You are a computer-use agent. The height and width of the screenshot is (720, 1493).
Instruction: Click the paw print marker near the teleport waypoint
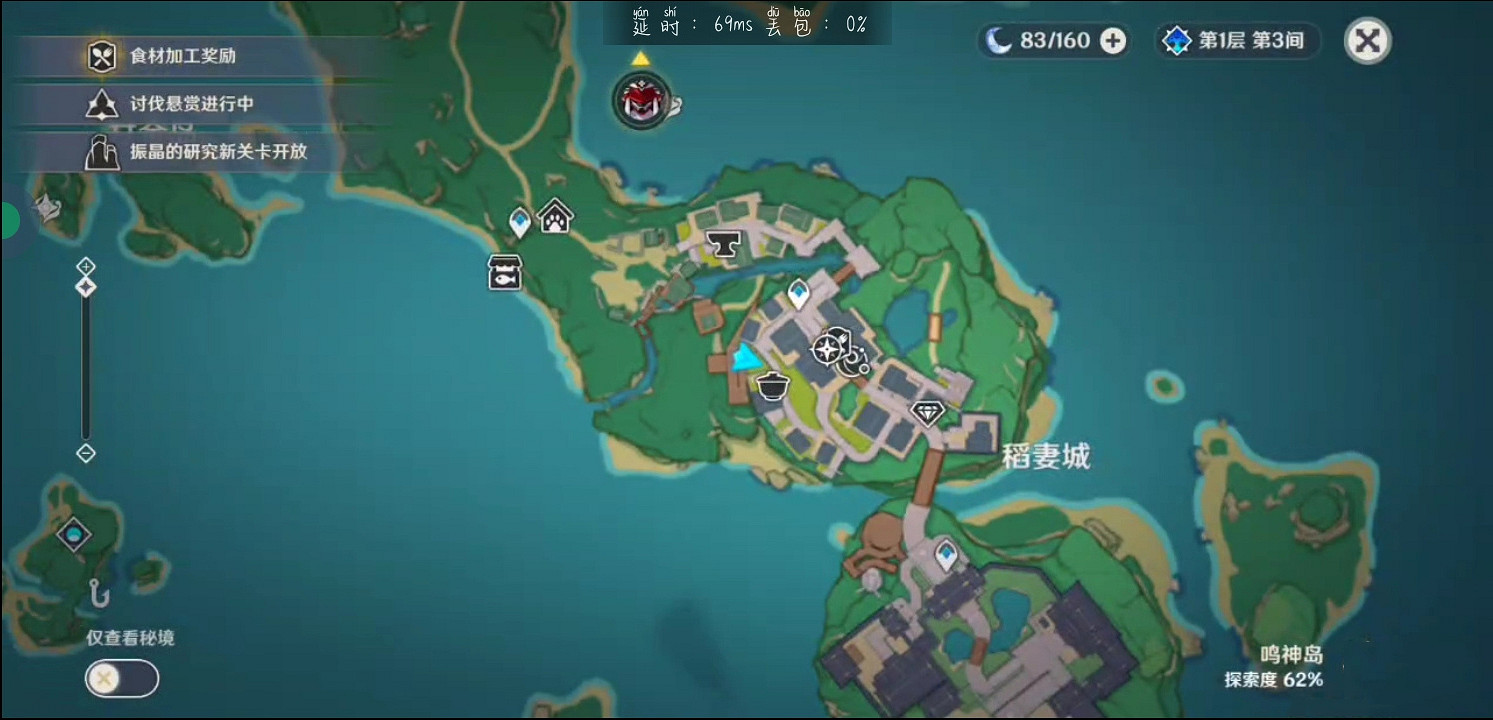coord(556,214)
